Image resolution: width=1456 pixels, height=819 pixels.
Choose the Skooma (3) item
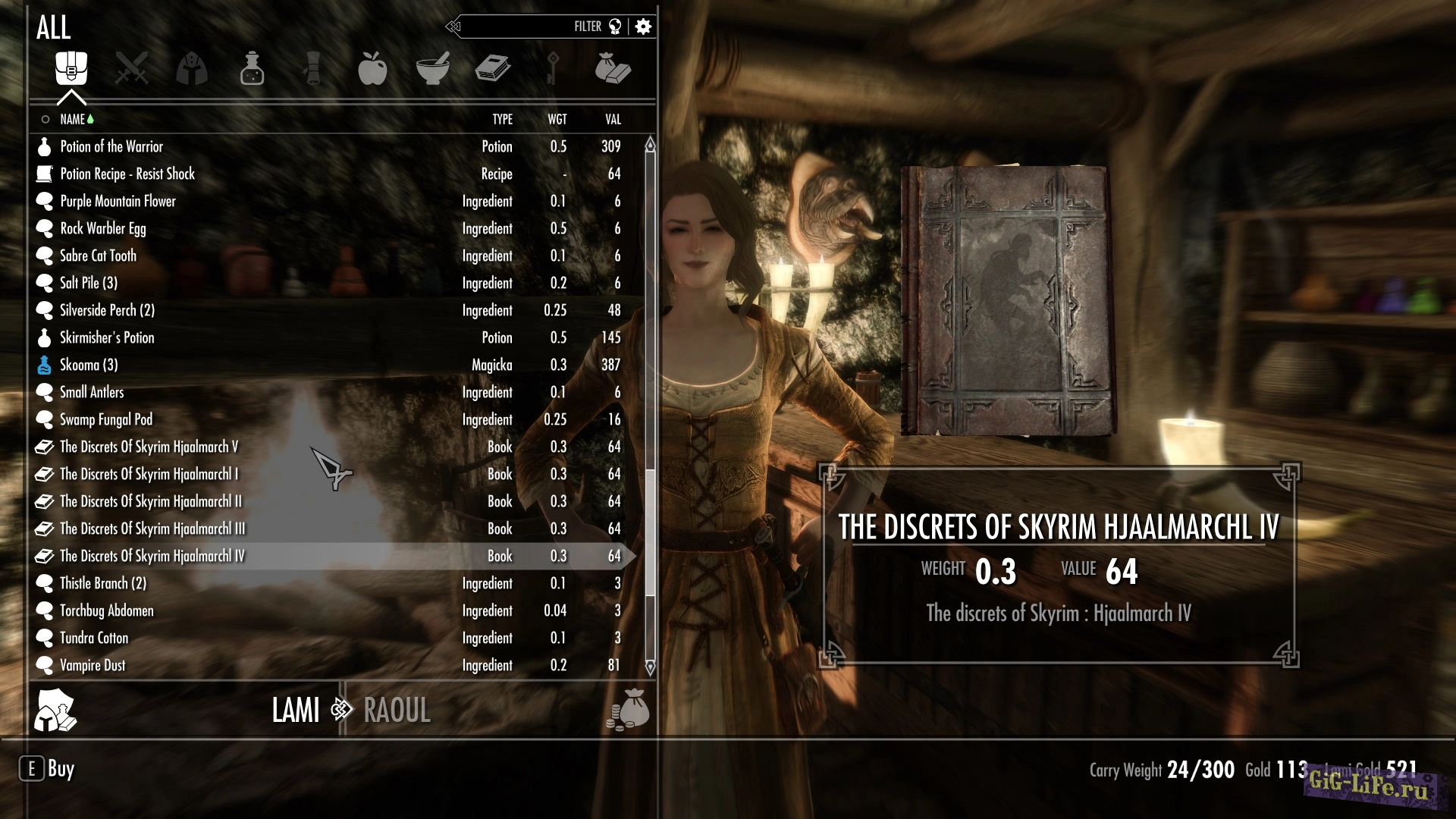89,365
